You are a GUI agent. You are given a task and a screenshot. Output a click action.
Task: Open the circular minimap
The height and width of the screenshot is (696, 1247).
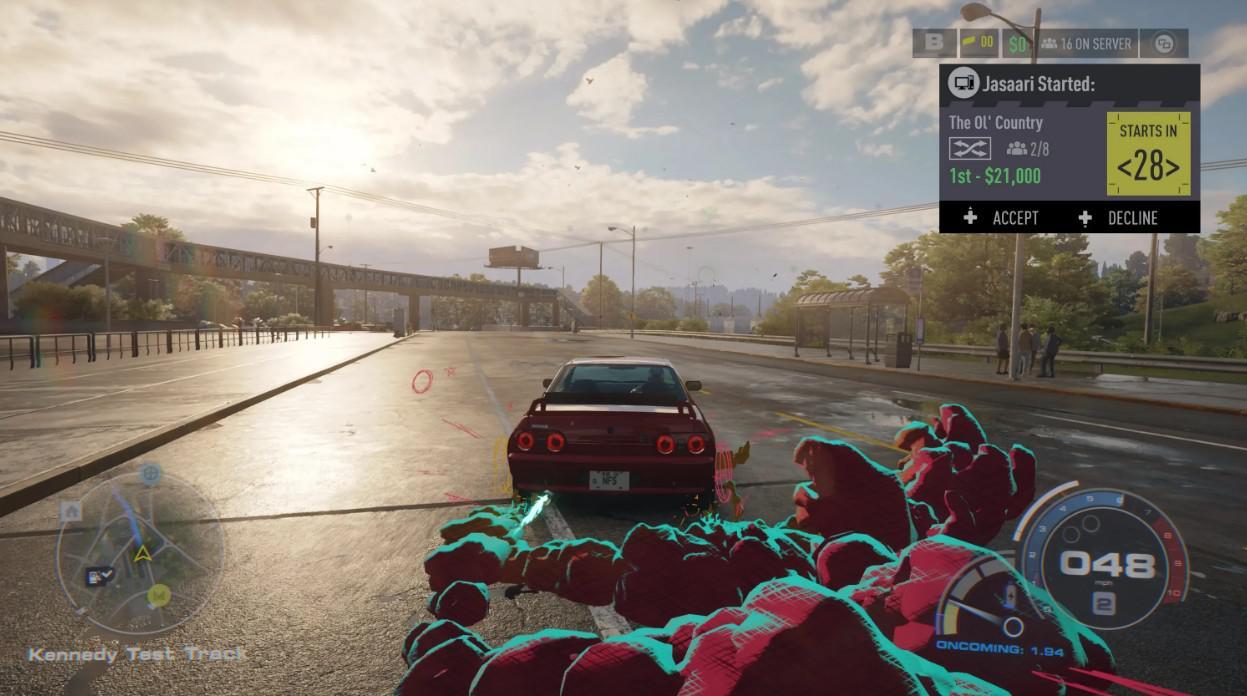coord(138,555)
